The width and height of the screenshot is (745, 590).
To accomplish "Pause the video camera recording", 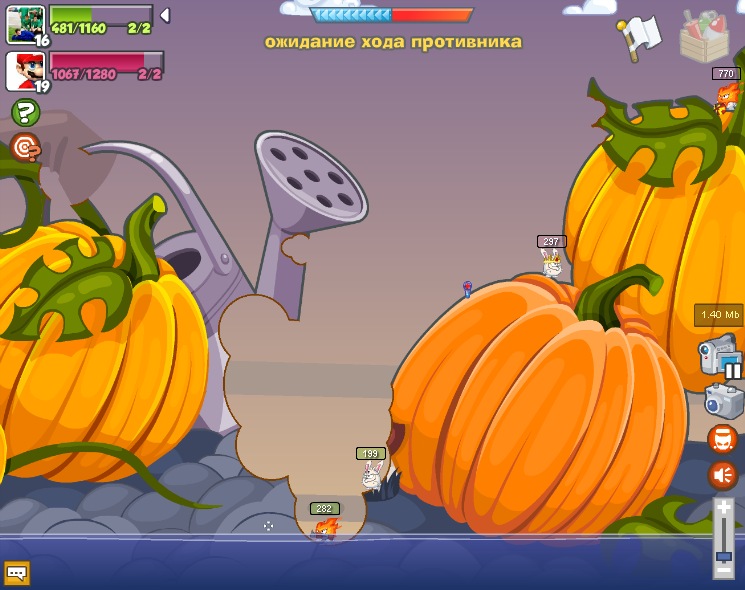I will click(733, 370).
